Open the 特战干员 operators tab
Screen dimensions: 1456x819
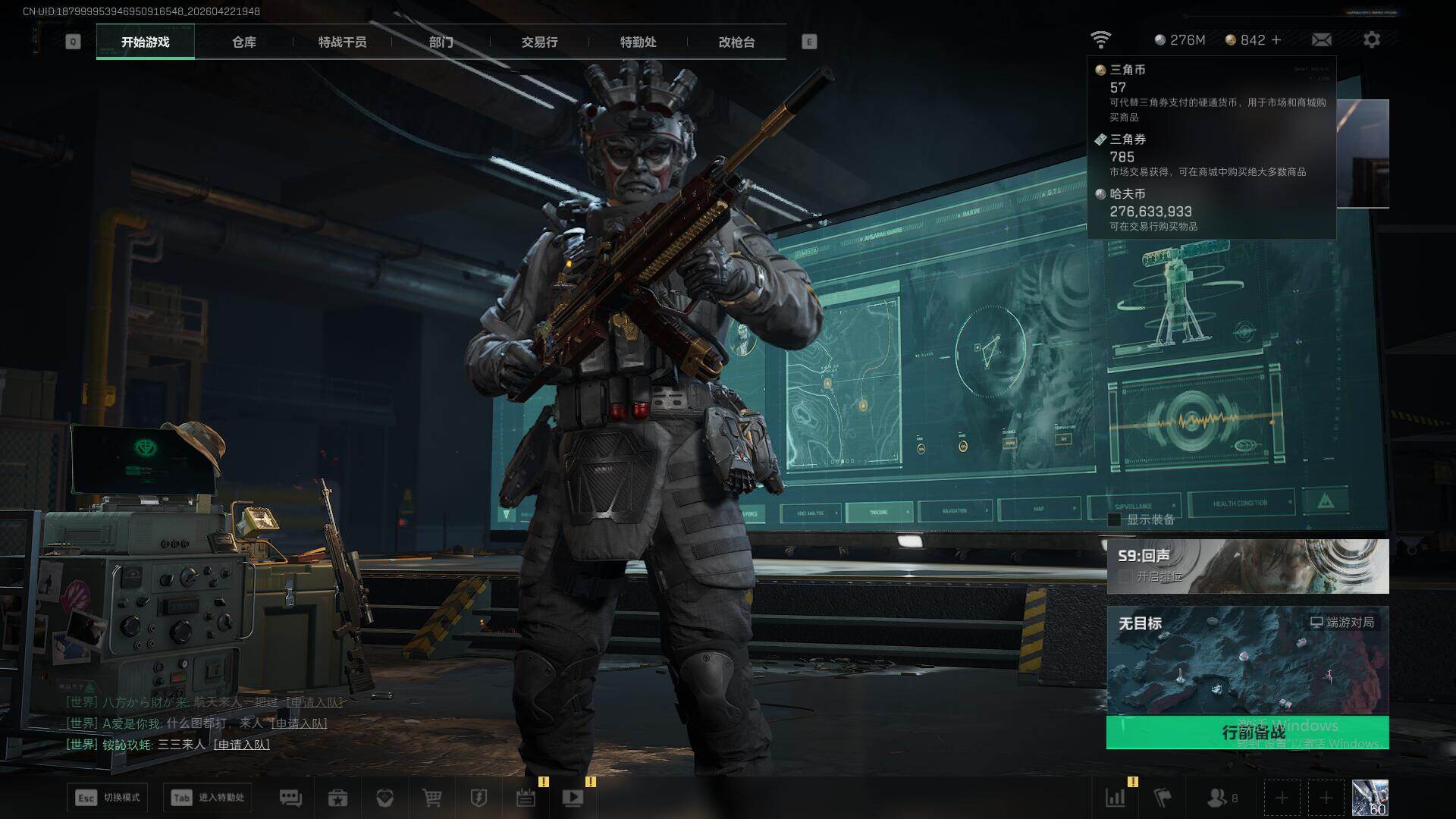(x=342, y=42)
